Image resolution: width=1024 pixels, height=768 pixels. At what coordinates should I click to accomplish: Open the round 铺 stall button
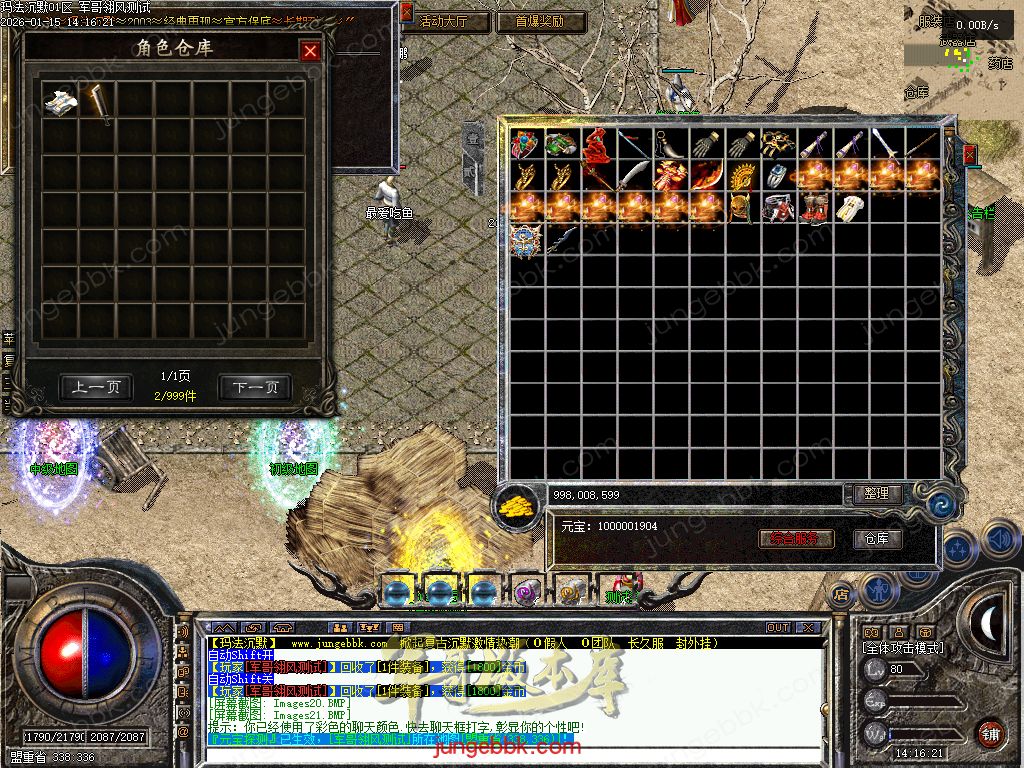tap(990, 732)
